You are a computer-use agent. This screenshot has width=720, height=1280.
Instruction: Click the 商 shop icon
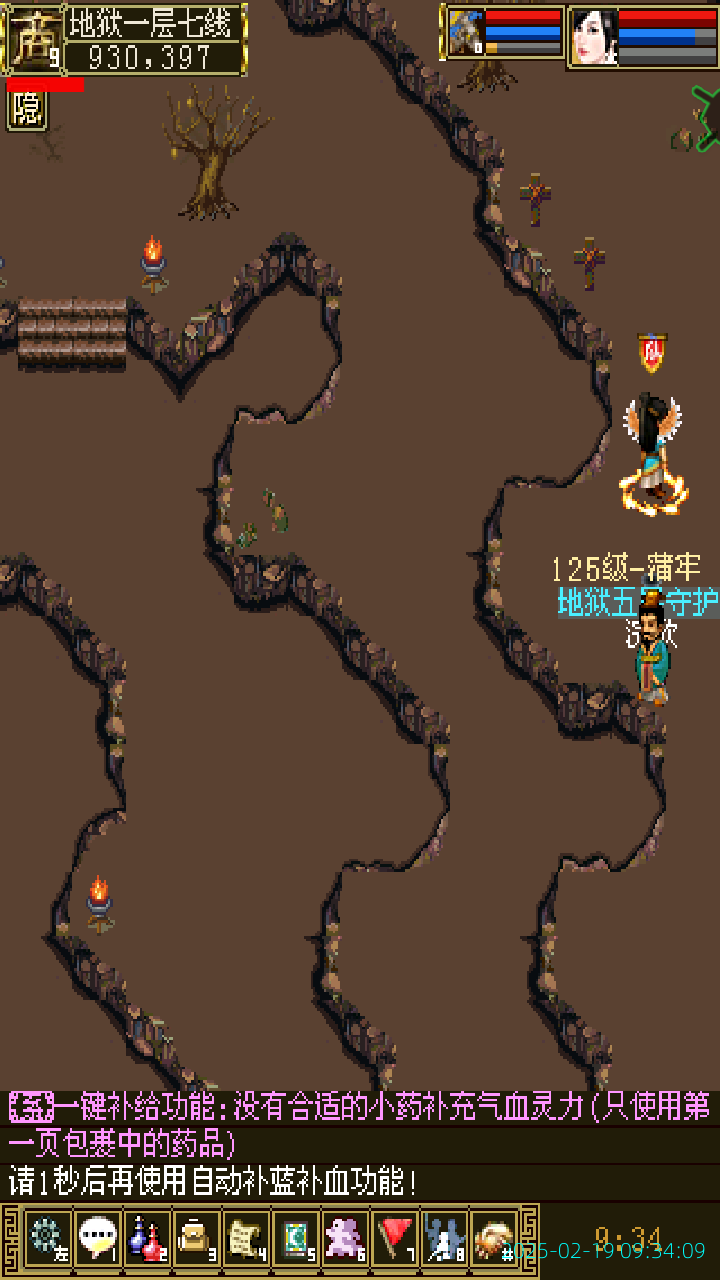[x=32, y=38]
